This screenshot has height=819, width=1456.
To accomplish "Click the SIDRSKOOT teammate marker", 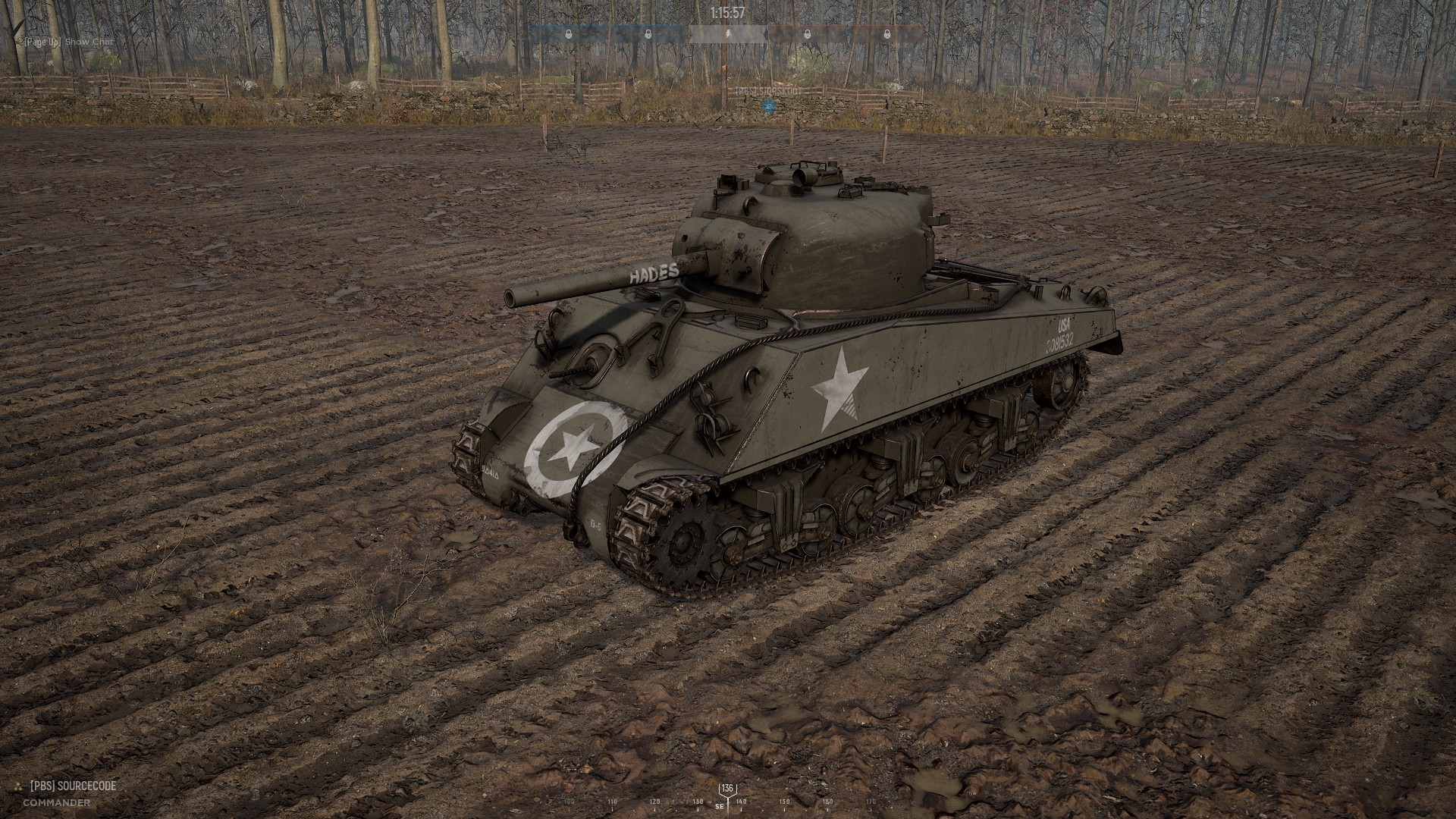I will [x=770, y=107].
